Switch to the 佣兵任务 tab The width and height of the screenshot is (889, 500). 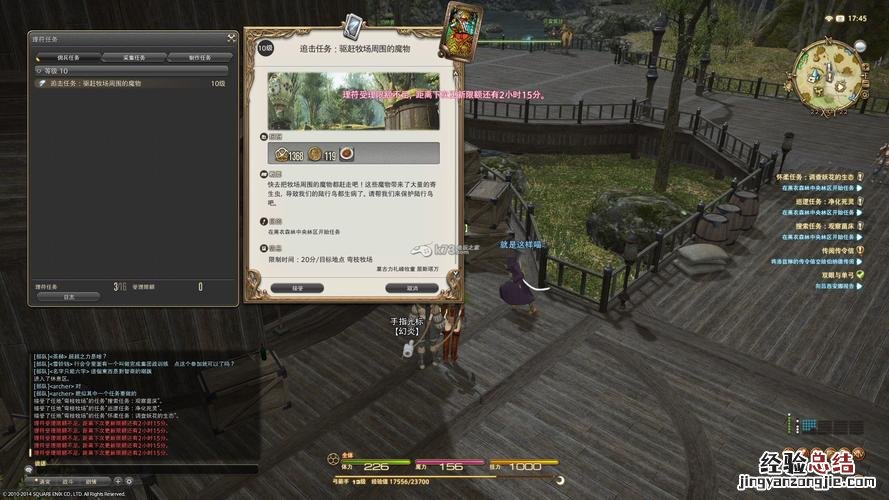pos(68,57)
